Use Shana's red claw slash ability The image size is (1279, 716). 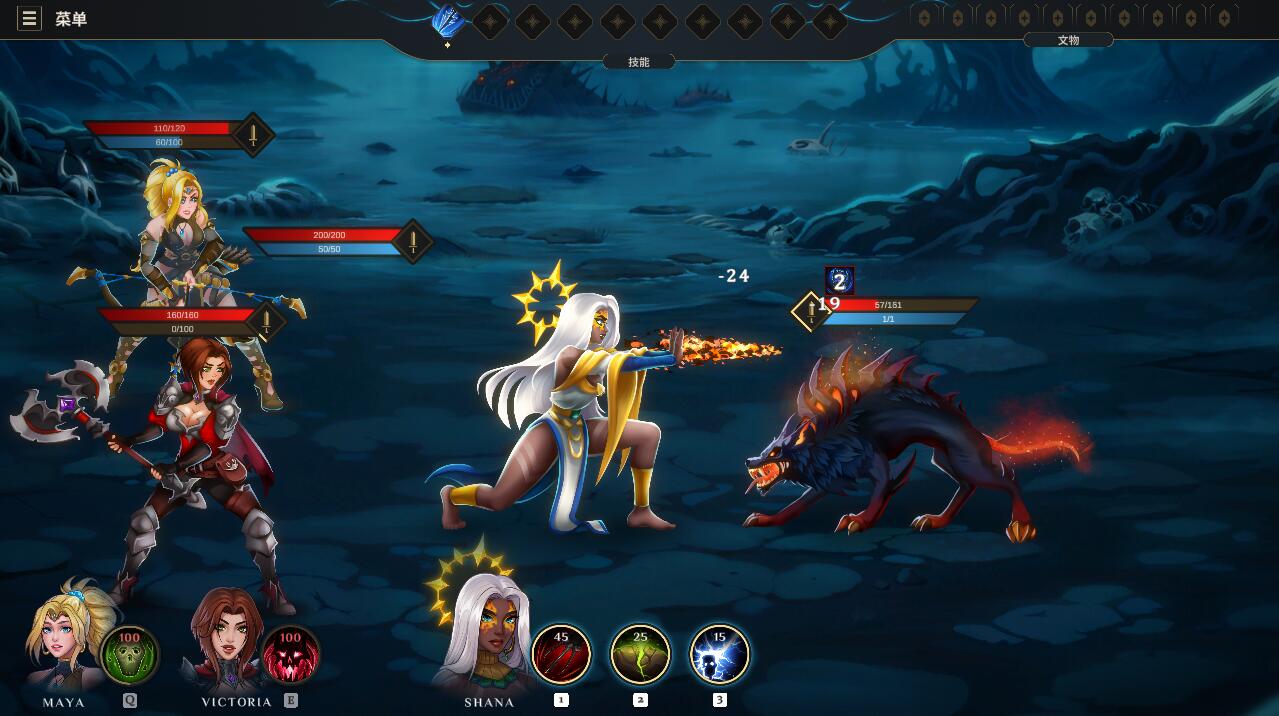[x=561, y=654]
